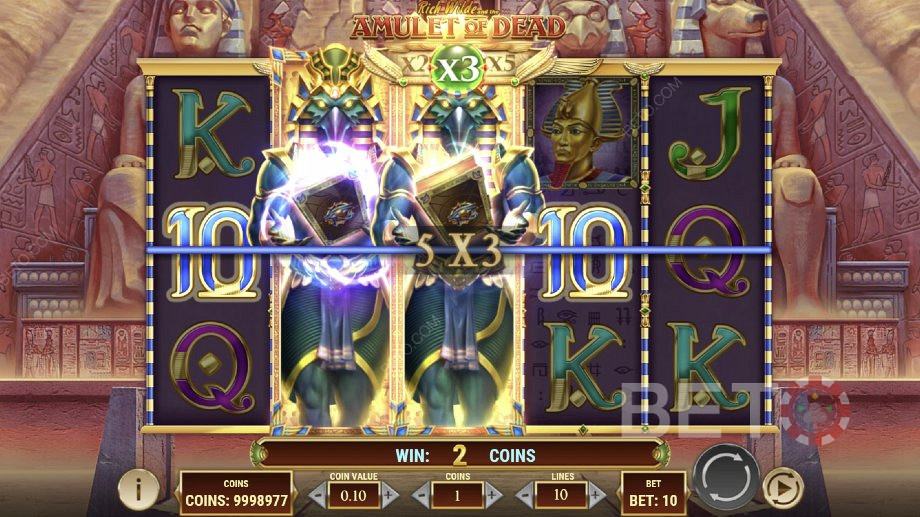Raise the number of coins
This screenshot has width=920, height=517.
point(493,494)
